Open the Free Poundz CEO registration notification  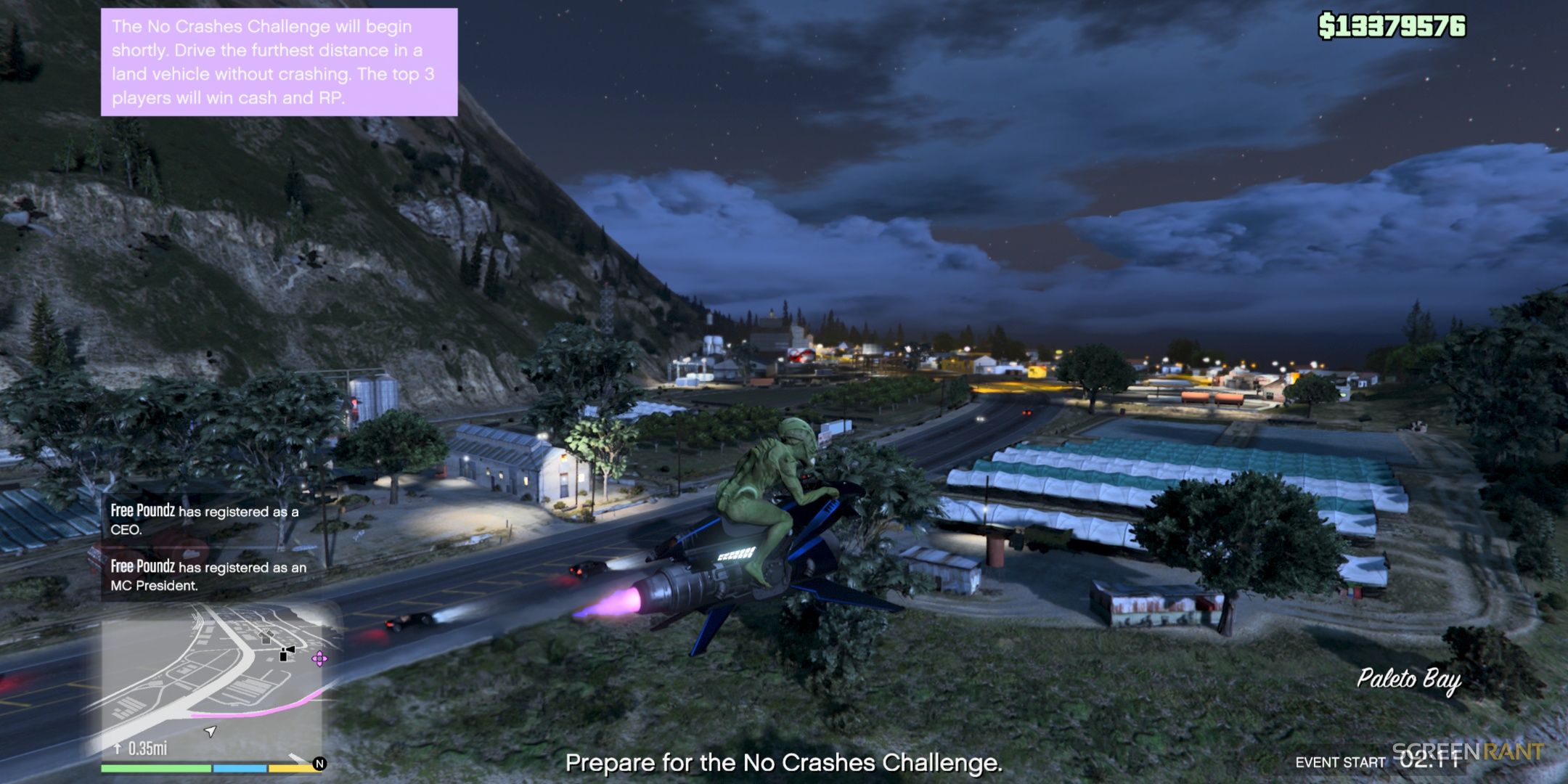(205, 520)
